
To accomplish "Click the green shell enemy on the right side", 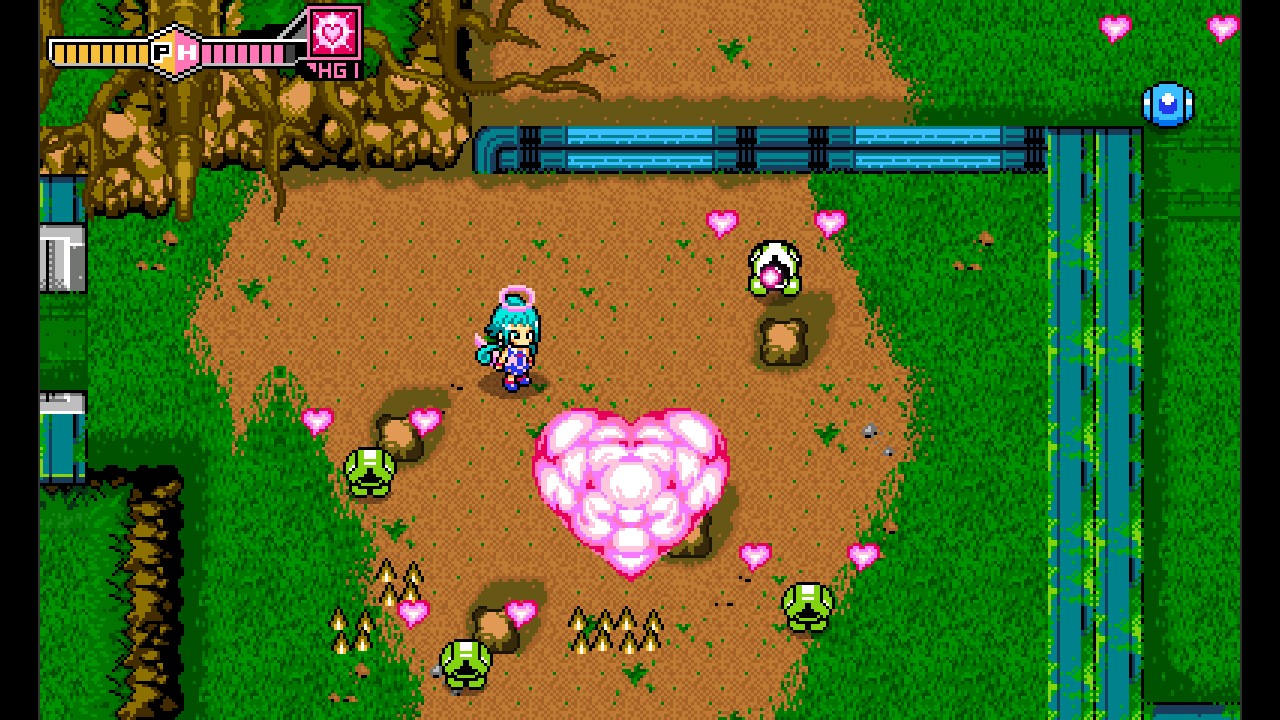I will (806, 607).
